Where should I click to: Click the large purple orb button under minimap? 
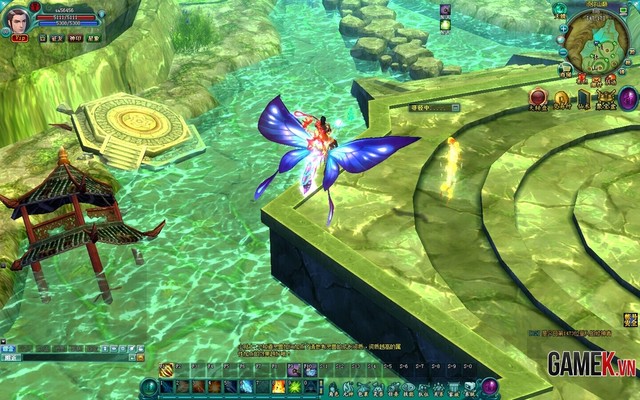(x=628, y=98)
